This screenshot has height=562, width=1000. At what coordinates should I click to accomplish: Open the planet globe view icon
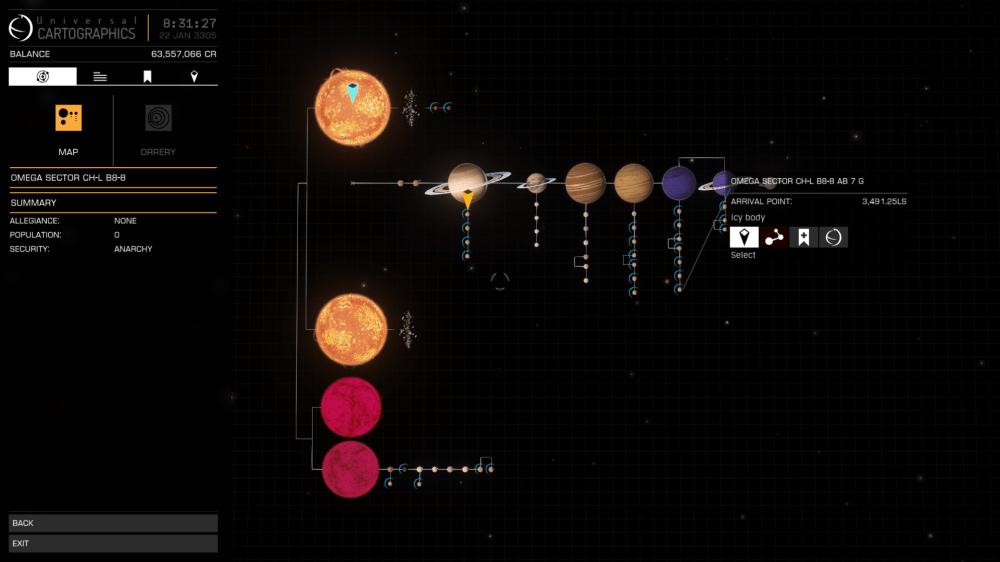pyautogui.click(x=834, y=237)
